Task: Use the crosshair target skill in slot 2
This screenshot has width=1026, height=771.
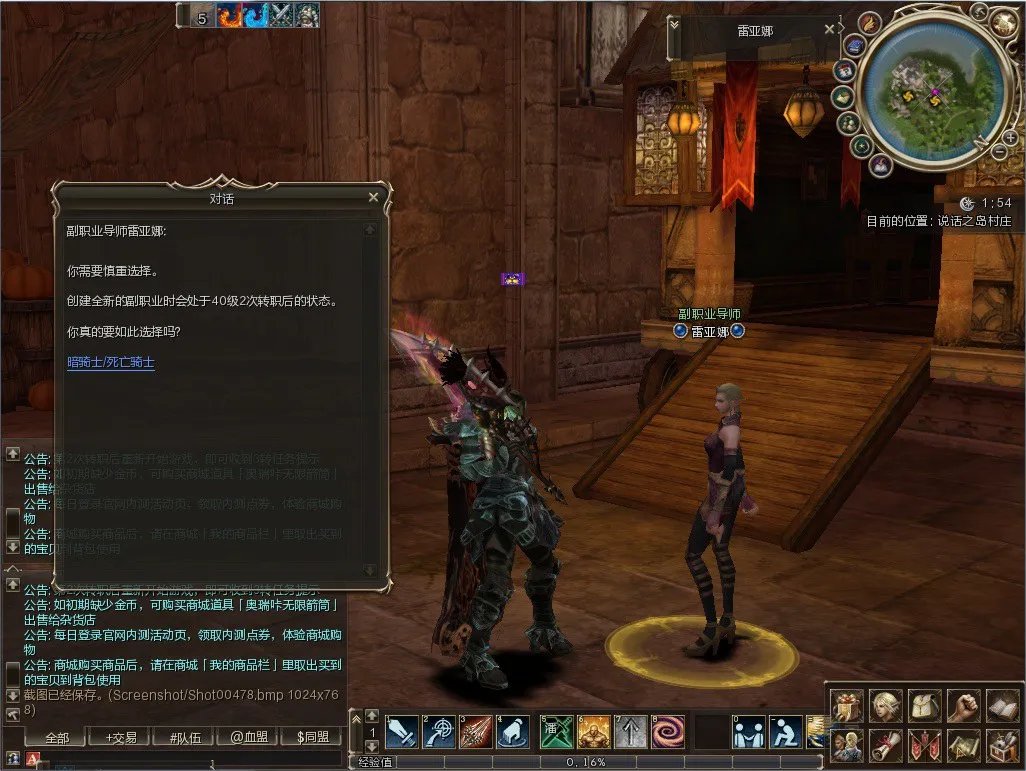Action: point(439,732)
